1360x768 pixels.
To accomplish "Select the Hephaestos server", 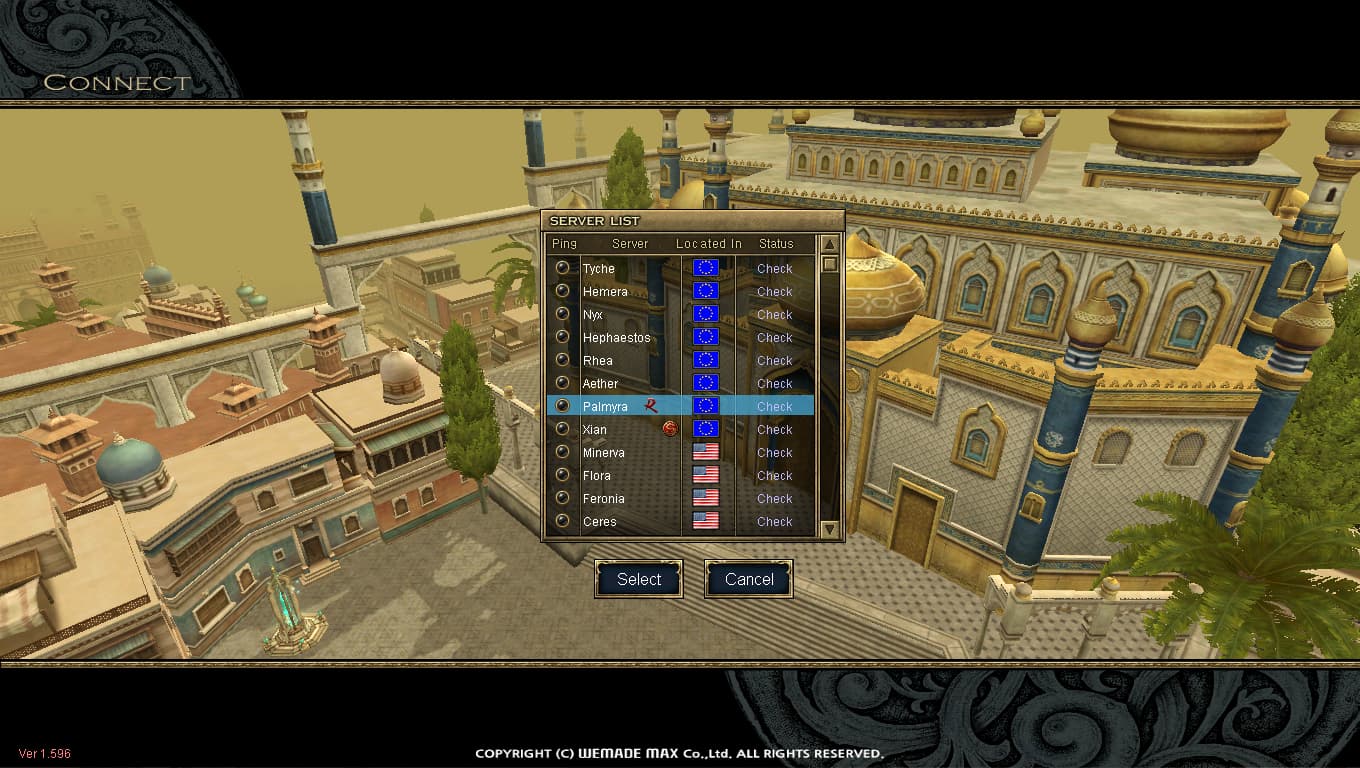I will (x=616, y=338).
